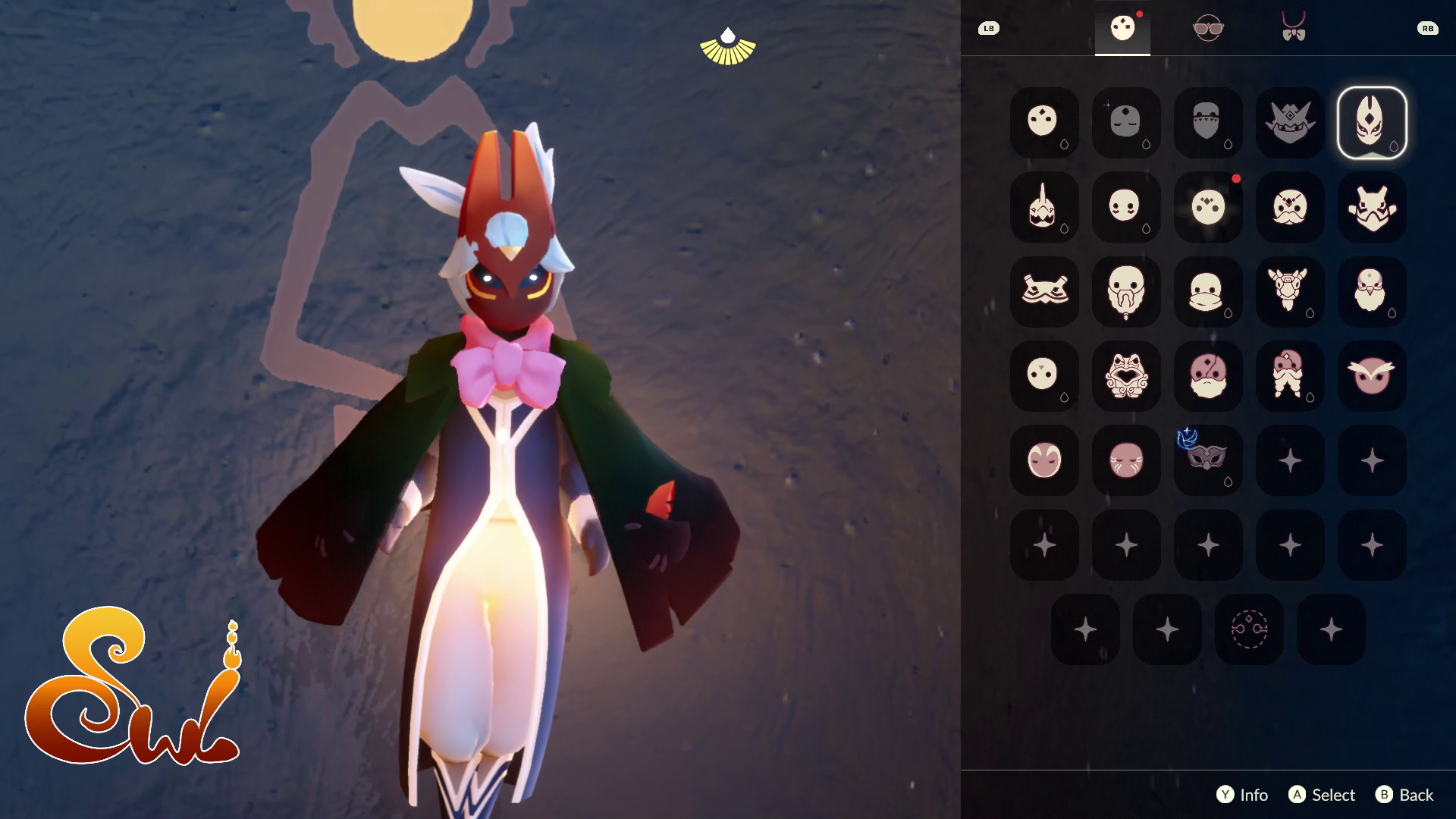Equip the masquerade mask with moon
The image size is (1456, 819).
[x=1207, y=460]
